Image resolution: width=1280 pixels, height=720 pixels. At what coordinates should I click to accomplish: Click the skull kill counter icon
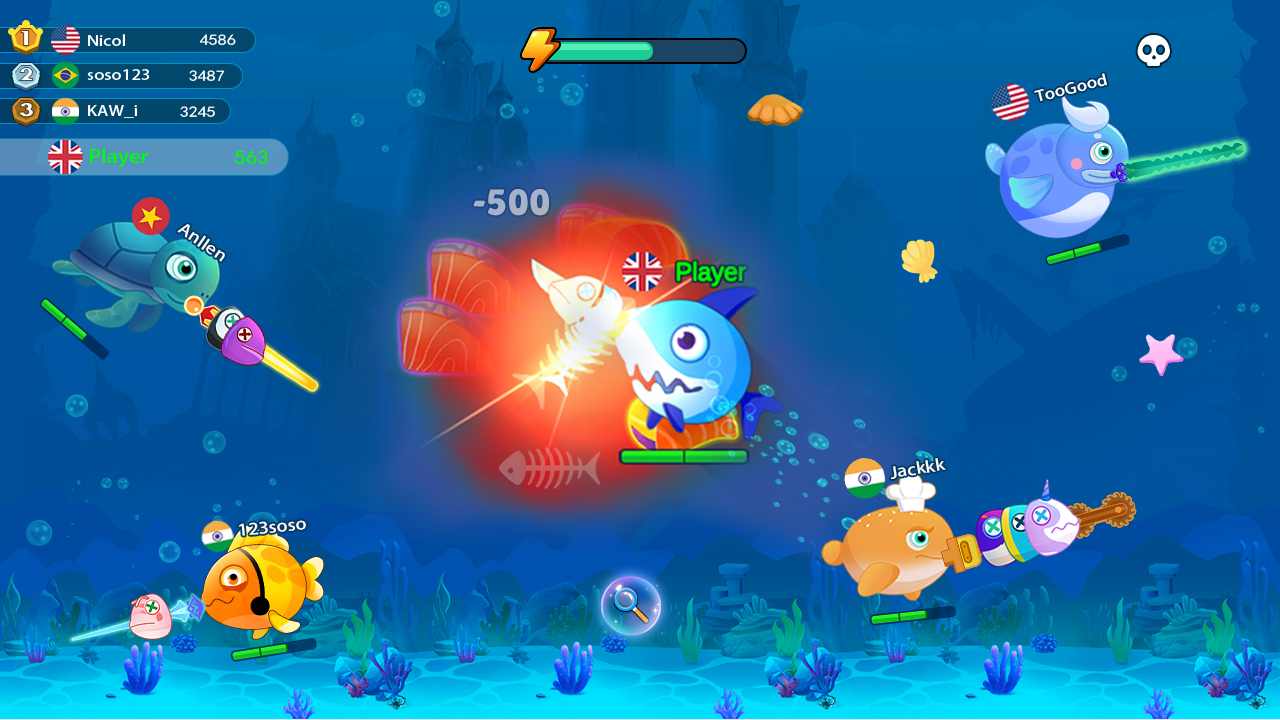tap(1152, 48)
